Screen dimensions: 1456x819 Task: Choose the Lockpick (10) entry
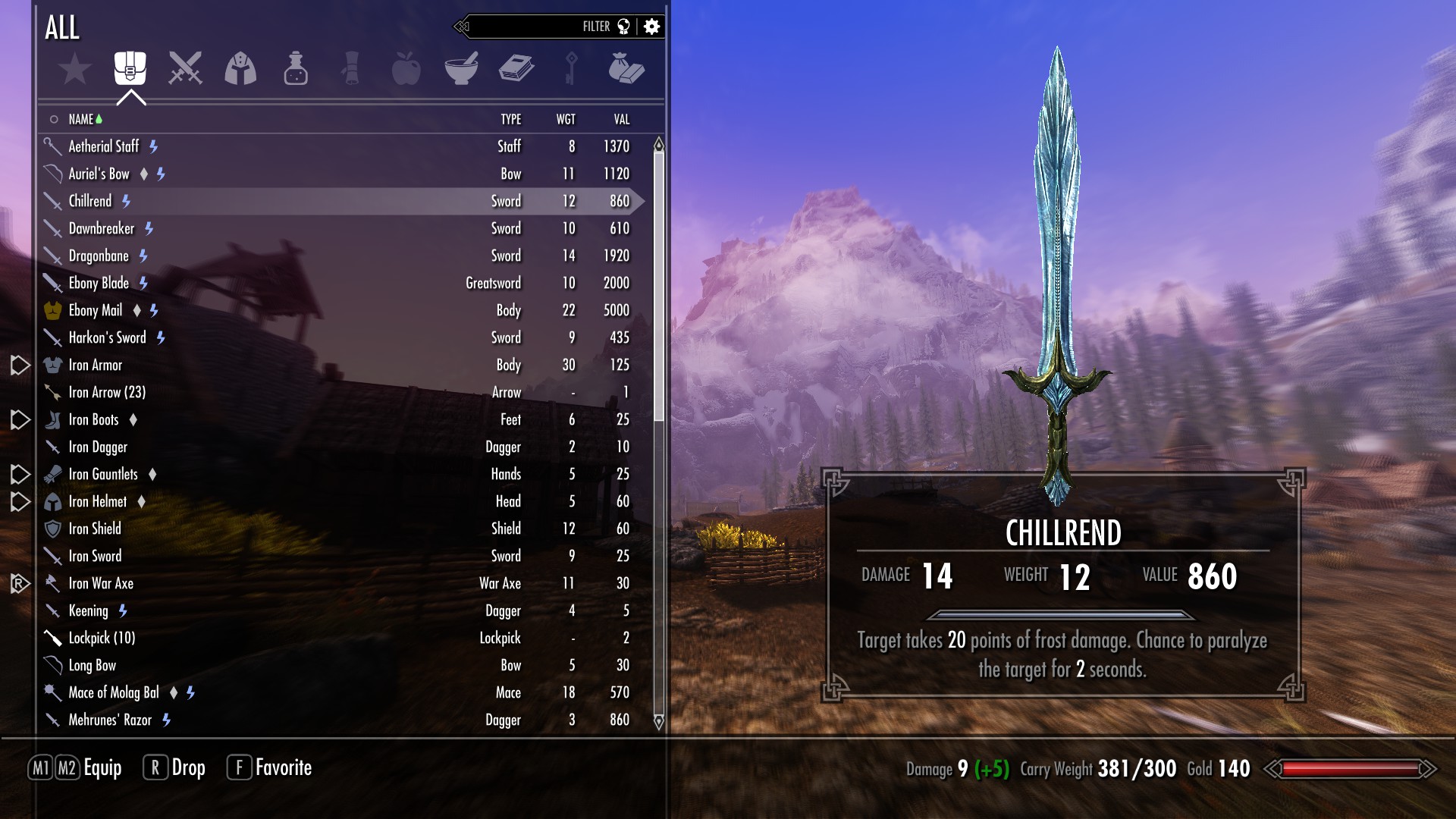pyautogui.click(x=102, y=638)
